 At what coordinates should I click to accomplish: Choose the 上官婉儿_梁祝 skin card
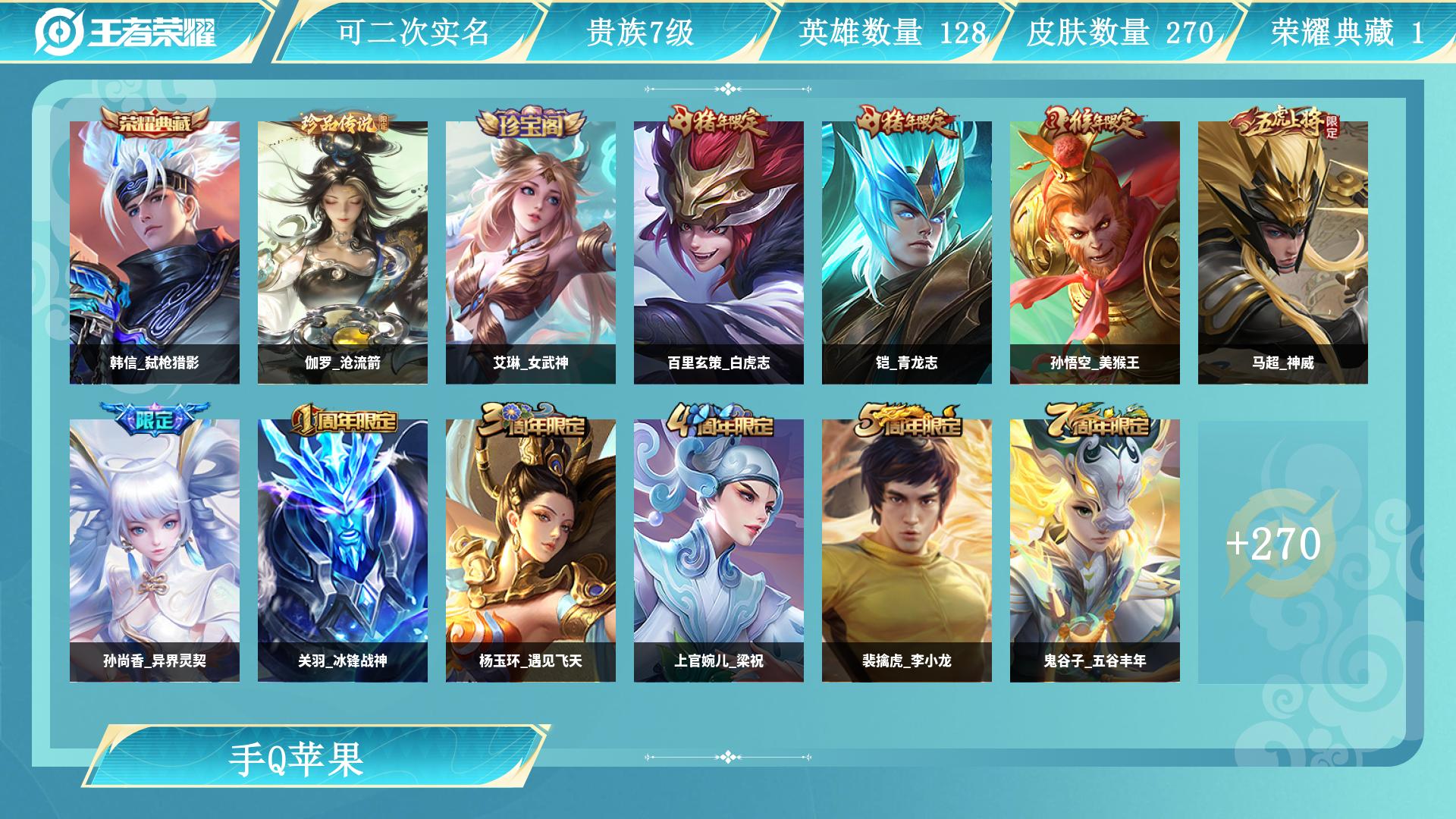click(x=719, y=551)
